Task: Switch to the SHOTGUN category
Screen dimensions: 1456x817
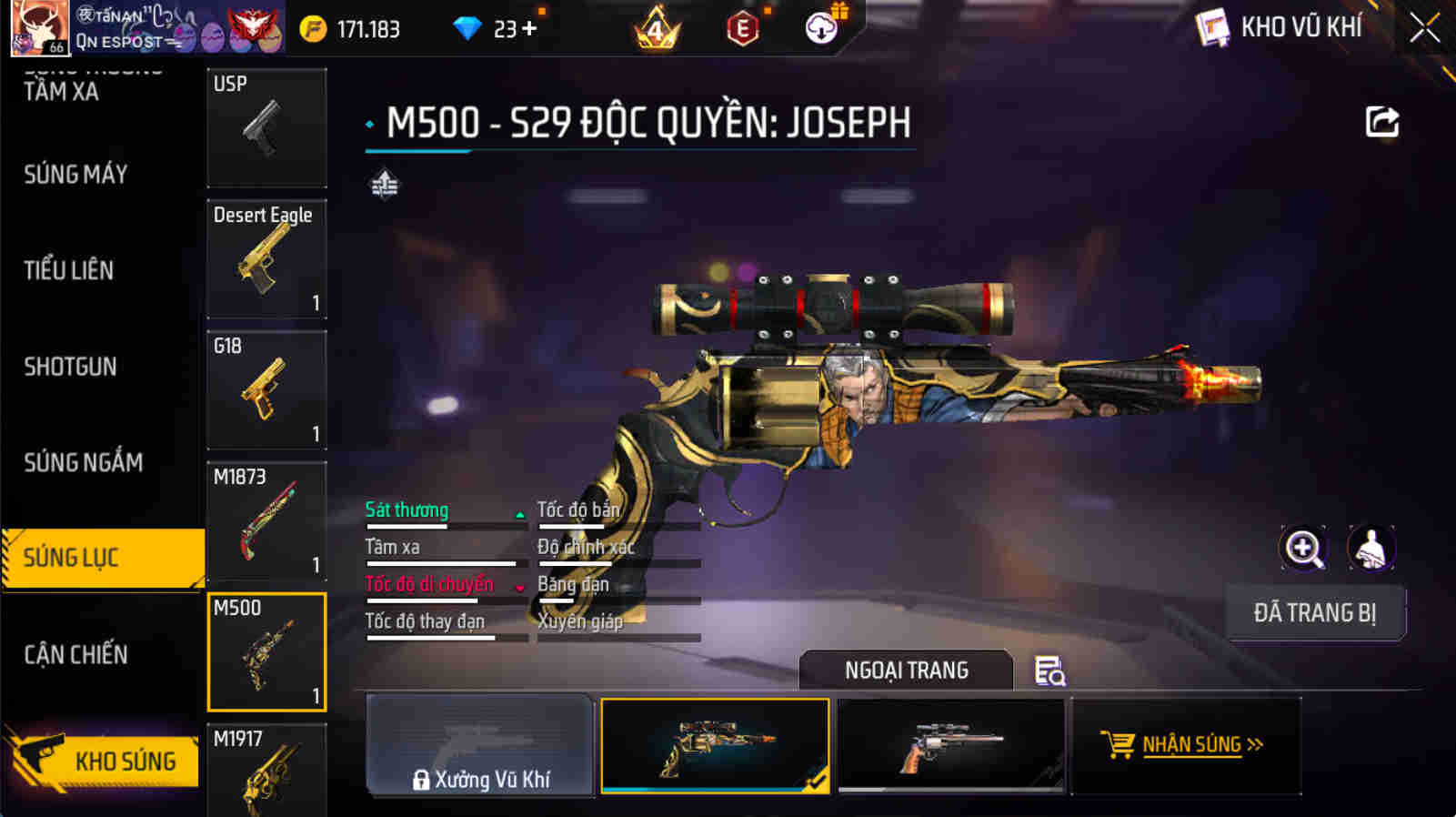Action: tap(68, 367)
